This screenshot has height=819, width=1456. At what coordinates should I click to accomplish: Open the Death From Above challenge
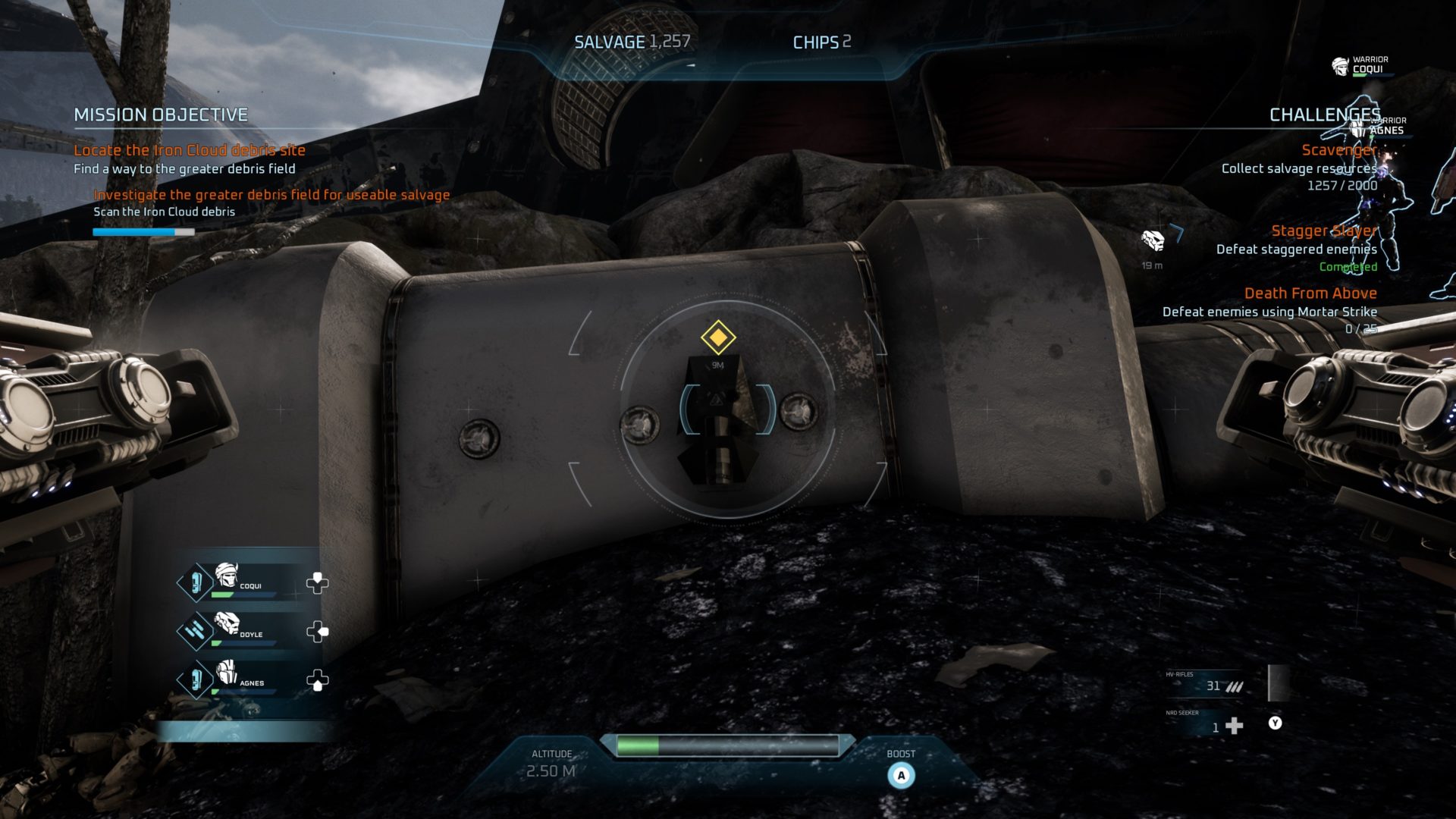(x=1310, y=293)
